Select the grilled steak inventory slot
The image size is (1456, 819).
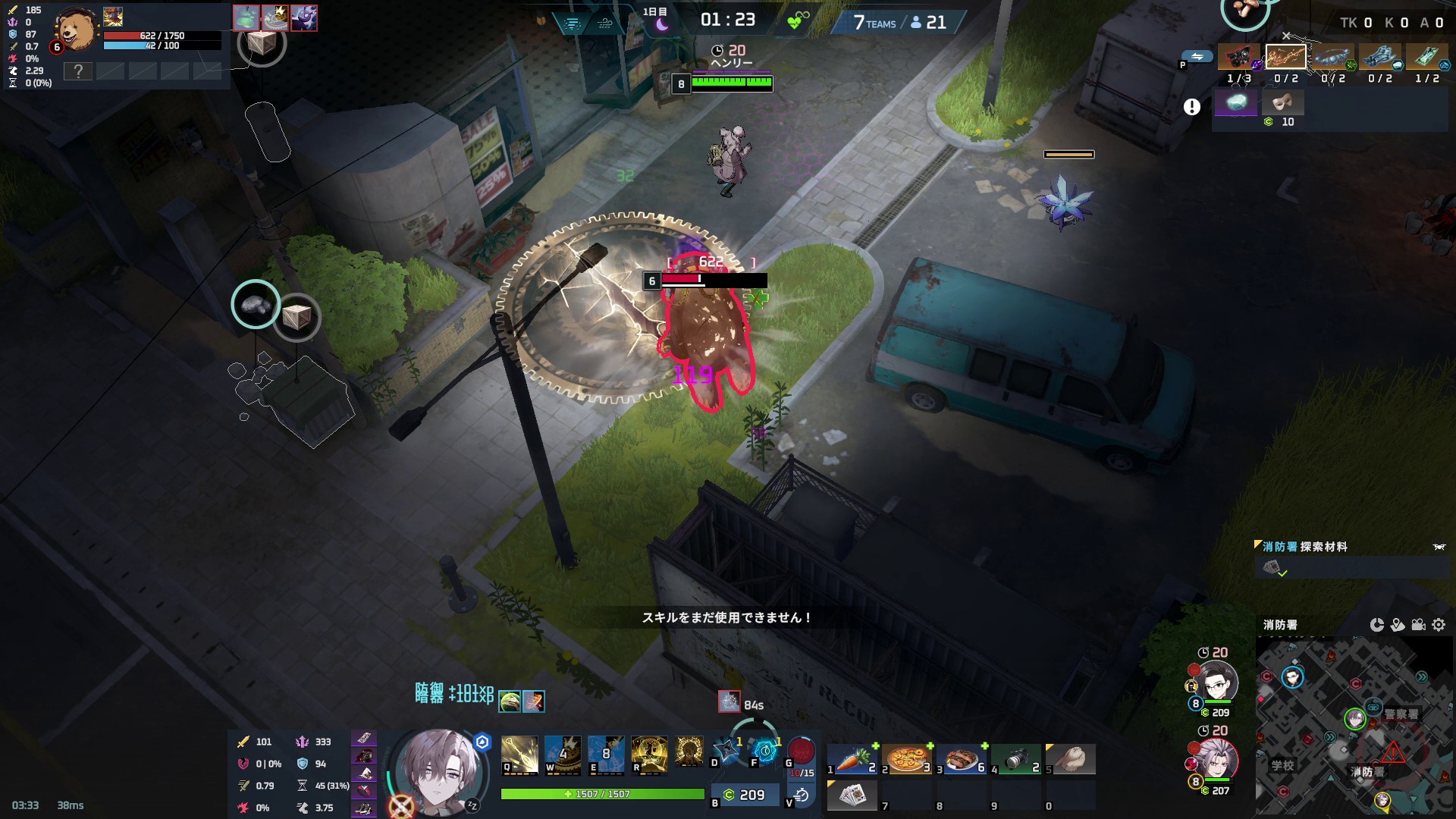(962, 758)
